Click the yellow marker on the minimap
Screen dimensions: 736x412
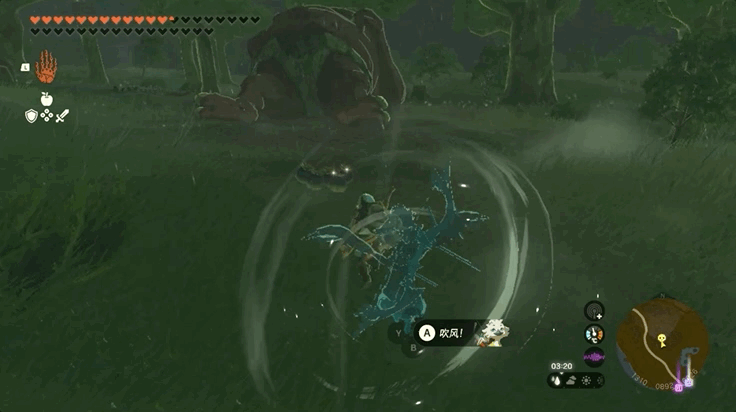[661, 339]
